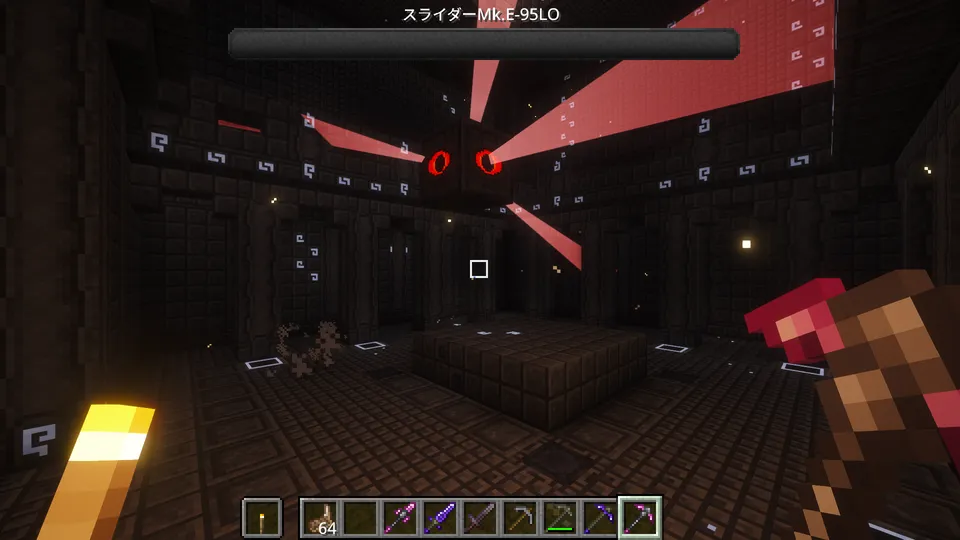Select the off-hand torch slot
960x540 pixels.
[262, 518]
